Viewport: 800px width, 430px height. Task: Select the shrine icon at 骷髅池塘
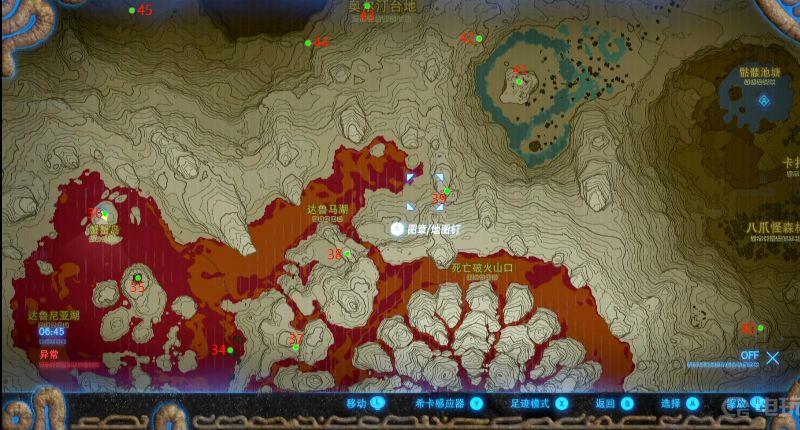765,100
